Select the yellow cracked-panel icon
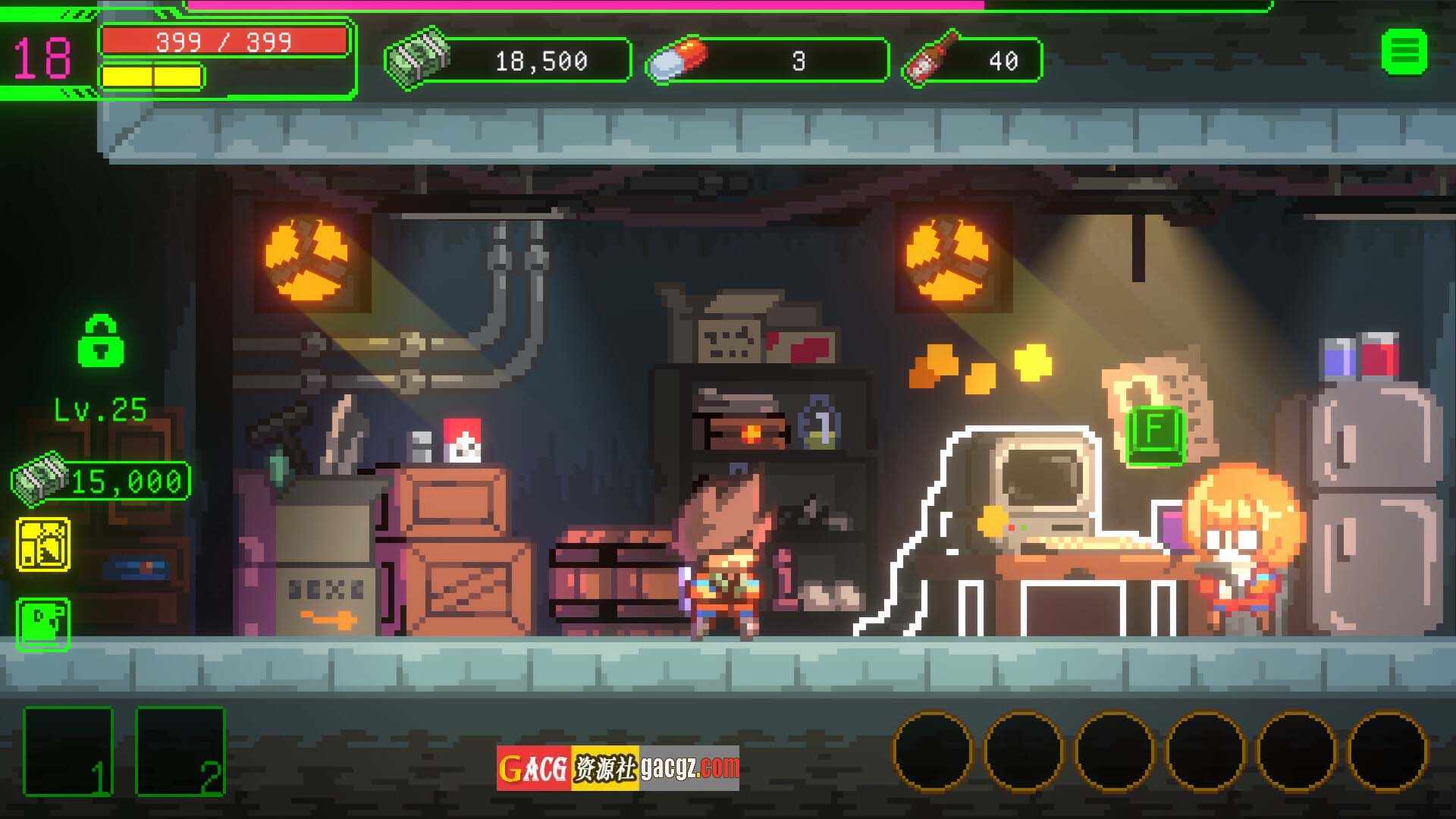Screen dimensions: 1456x819 (43, 544)
